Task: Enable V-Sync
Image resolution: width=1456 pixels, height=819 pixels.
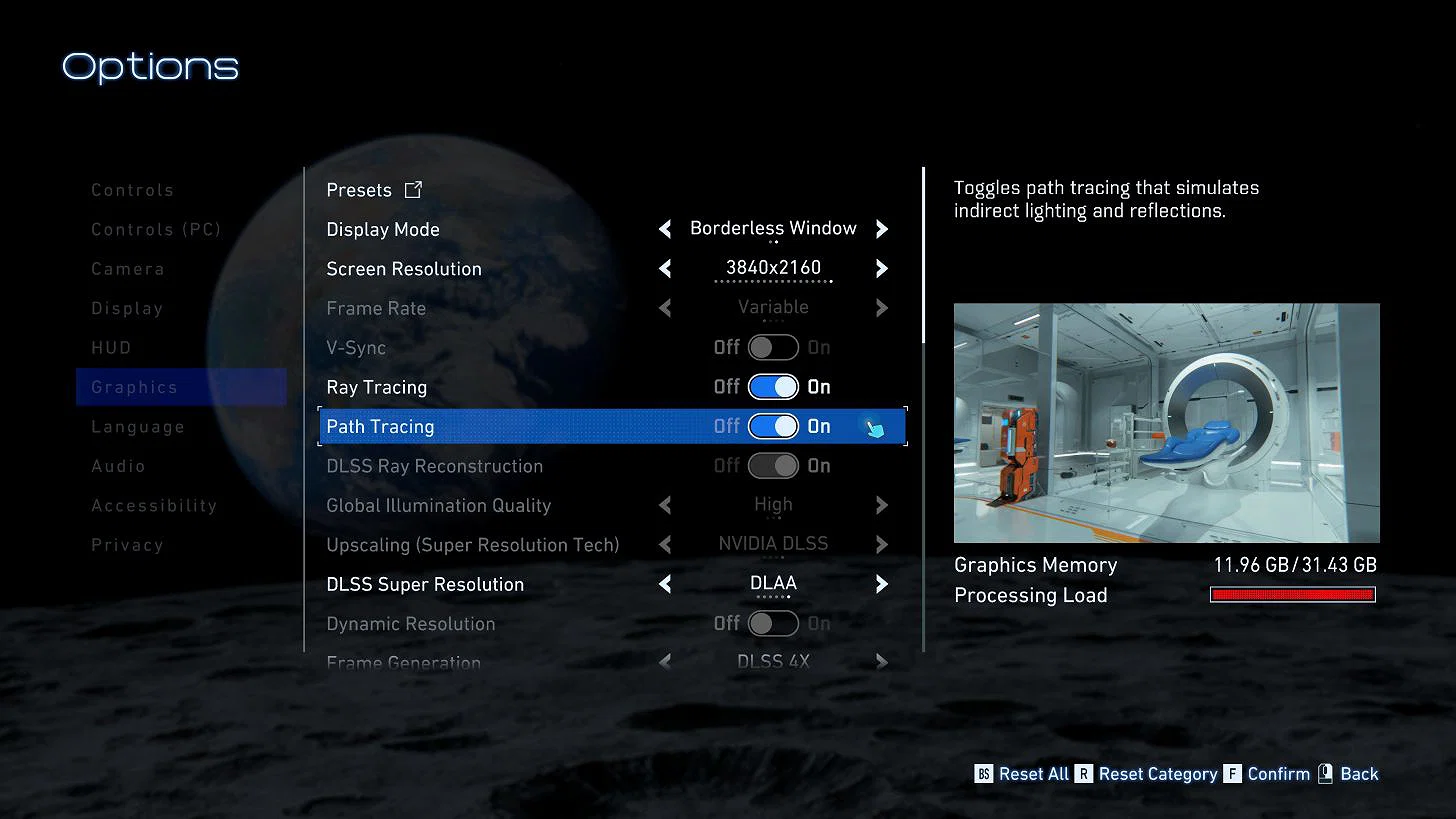Action: pyautogui.click(x=772, y=347)
